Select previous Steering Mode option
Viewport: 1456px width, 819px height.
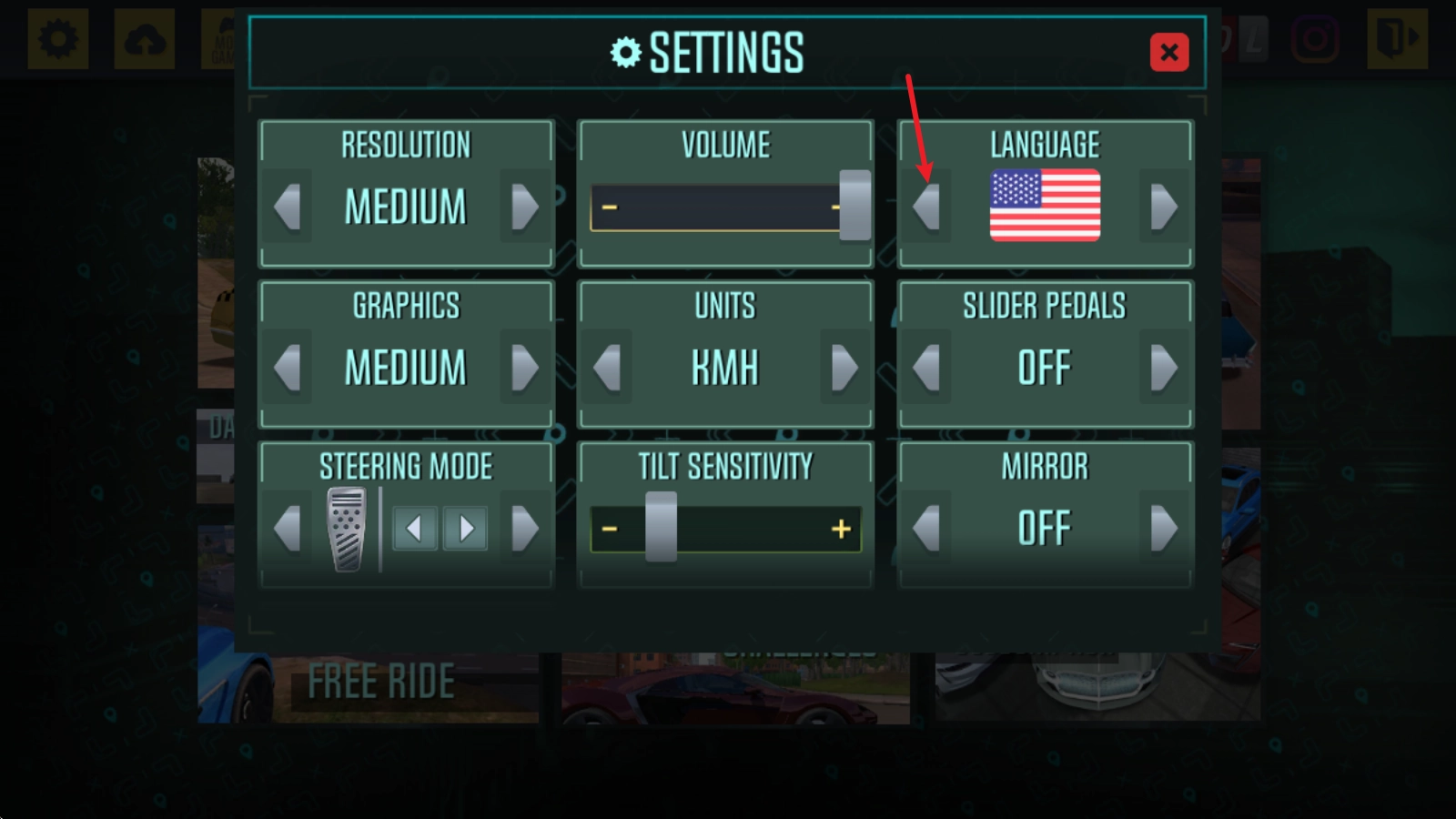pos(288,529)
